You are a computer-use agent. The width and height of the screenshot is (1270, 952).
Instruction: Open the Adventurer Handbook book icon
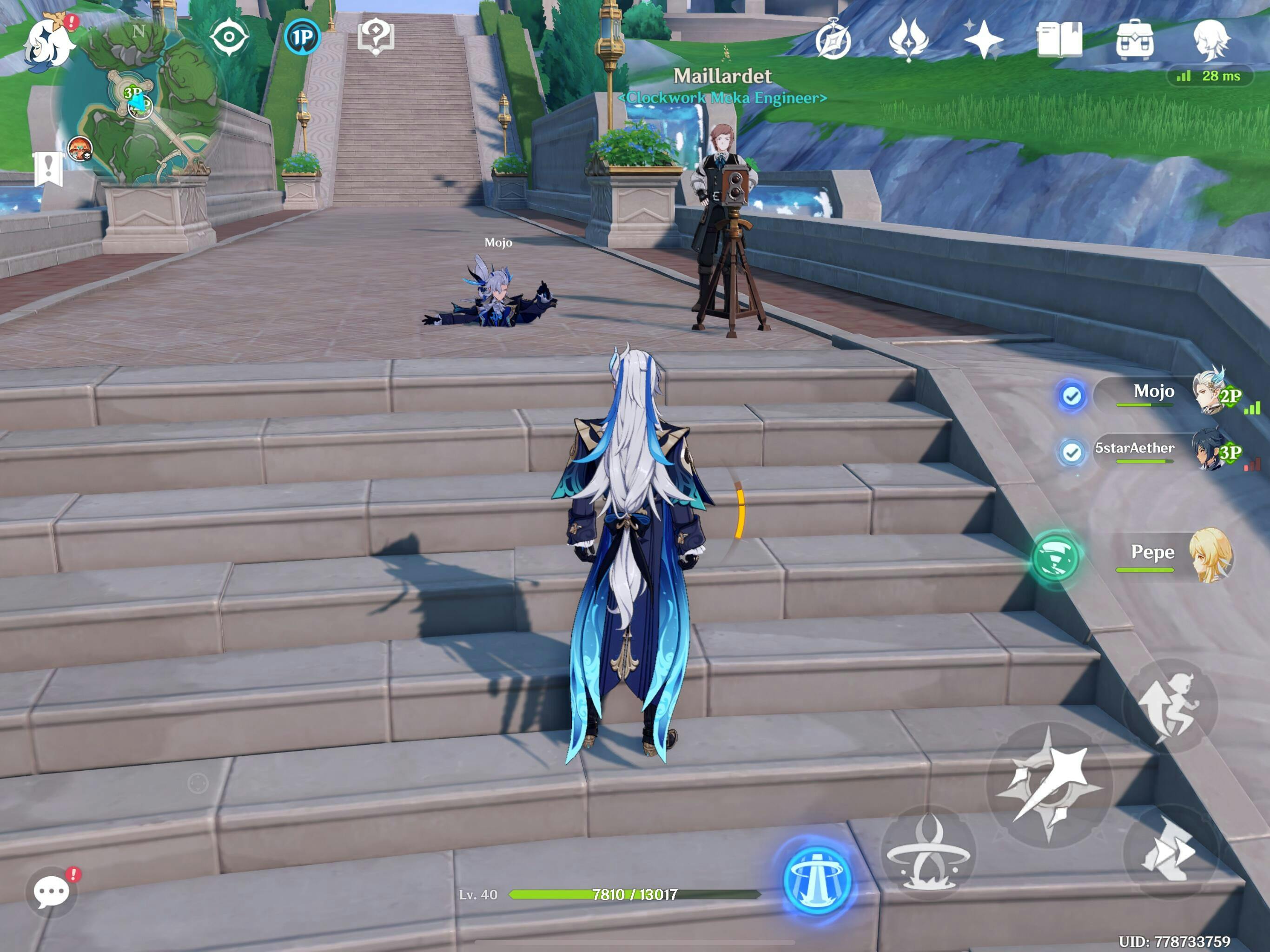tap(1058, 40)
